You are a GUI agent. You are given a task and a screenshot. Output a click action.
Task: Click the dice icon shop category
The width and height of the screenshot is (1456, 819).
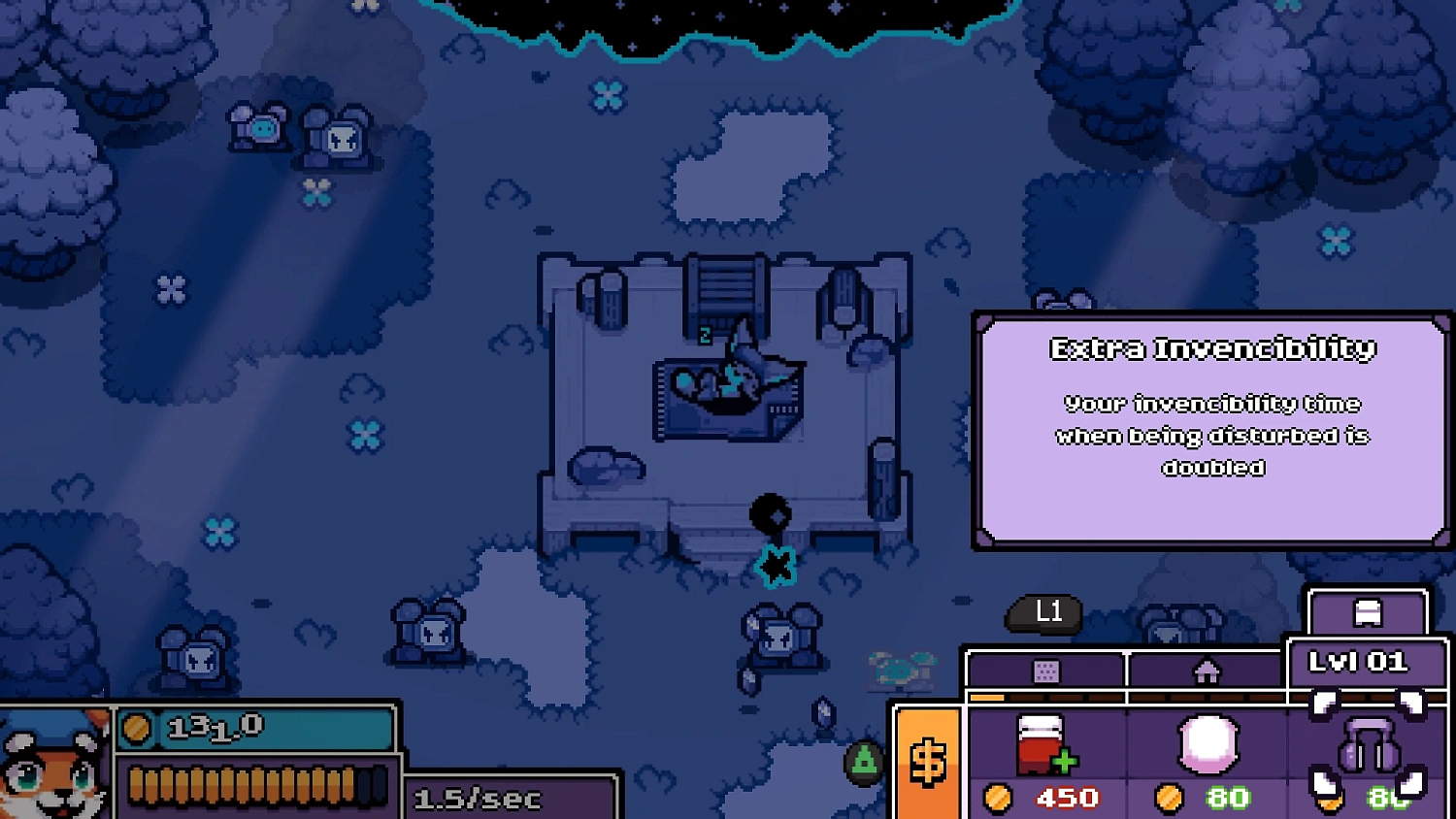[1046, 671]
